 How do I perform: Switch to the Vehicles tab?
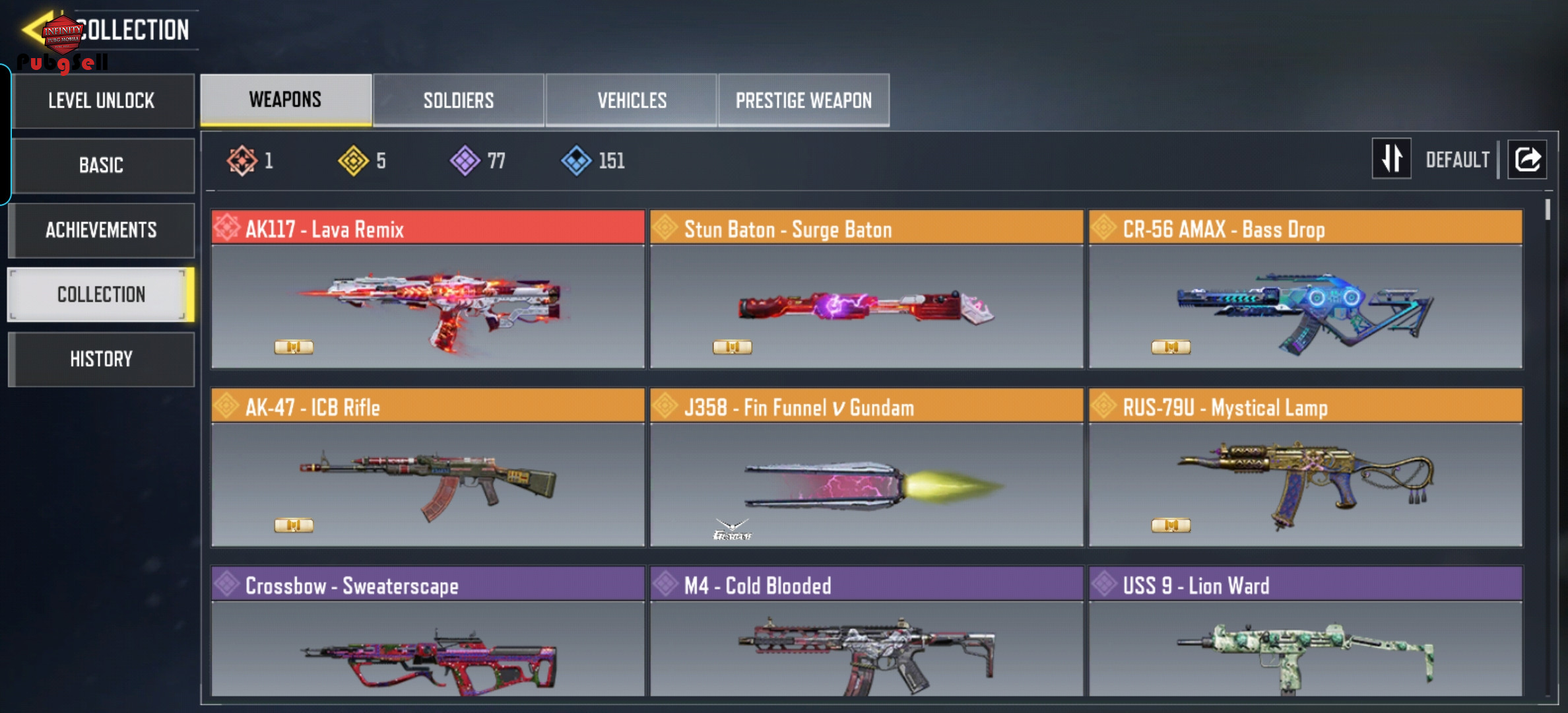point(632,100)
